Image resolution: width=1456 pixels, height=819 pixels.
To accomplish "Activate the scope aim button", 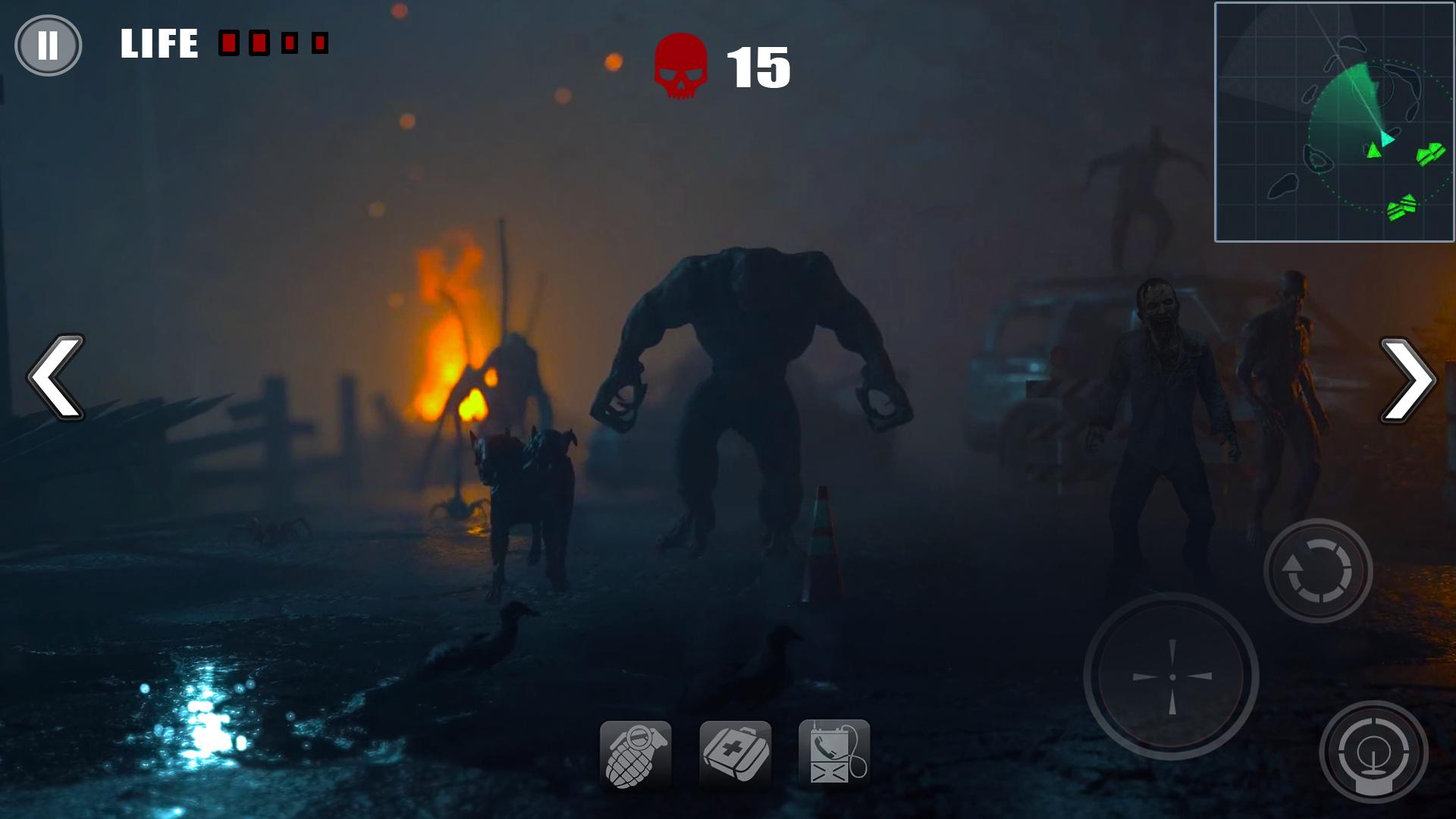I will tap(1373, 752).
